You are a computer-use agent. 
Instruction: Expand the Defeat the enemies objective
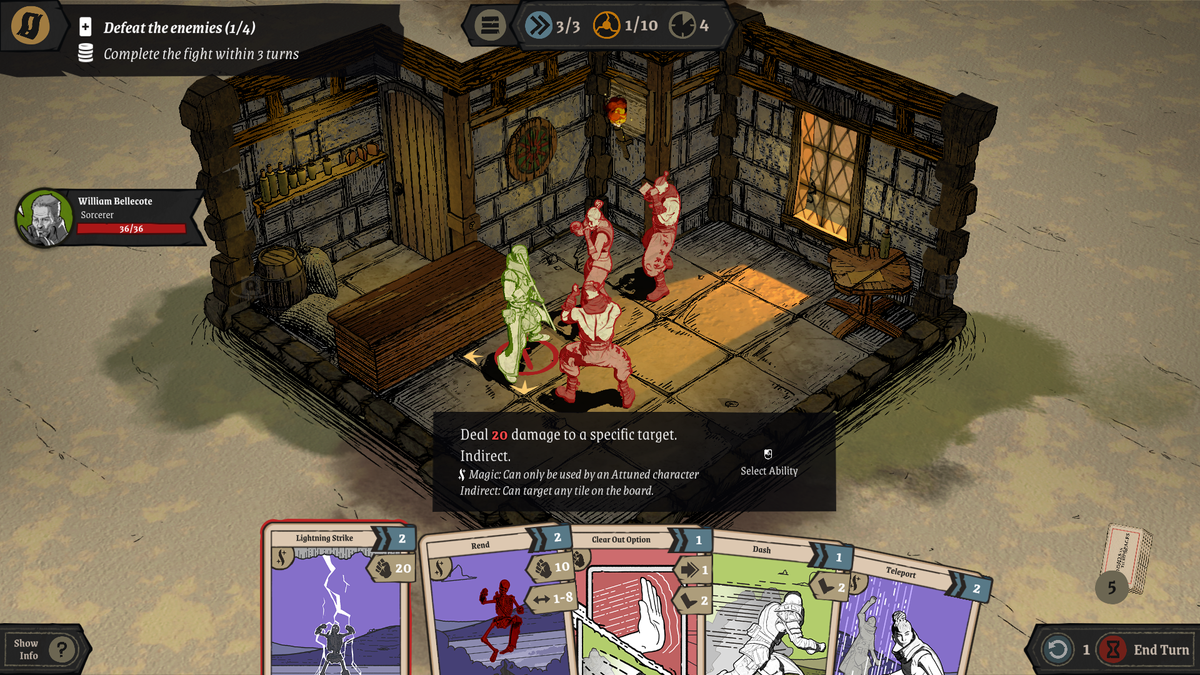coord(86,28)
